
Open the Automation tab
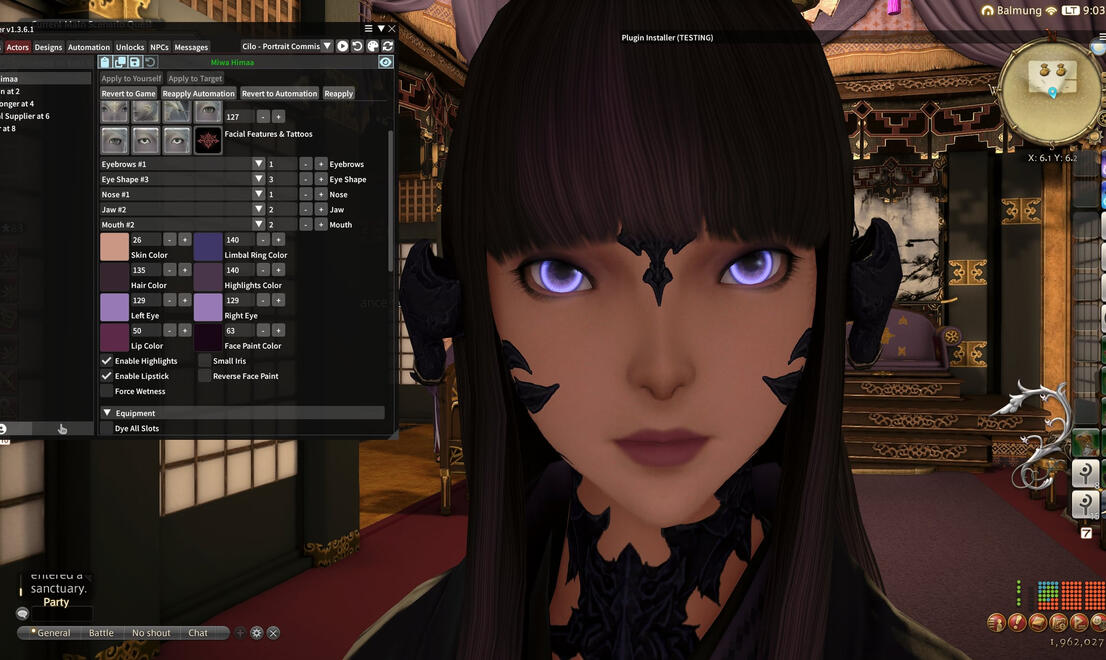(x=89, y=47)
